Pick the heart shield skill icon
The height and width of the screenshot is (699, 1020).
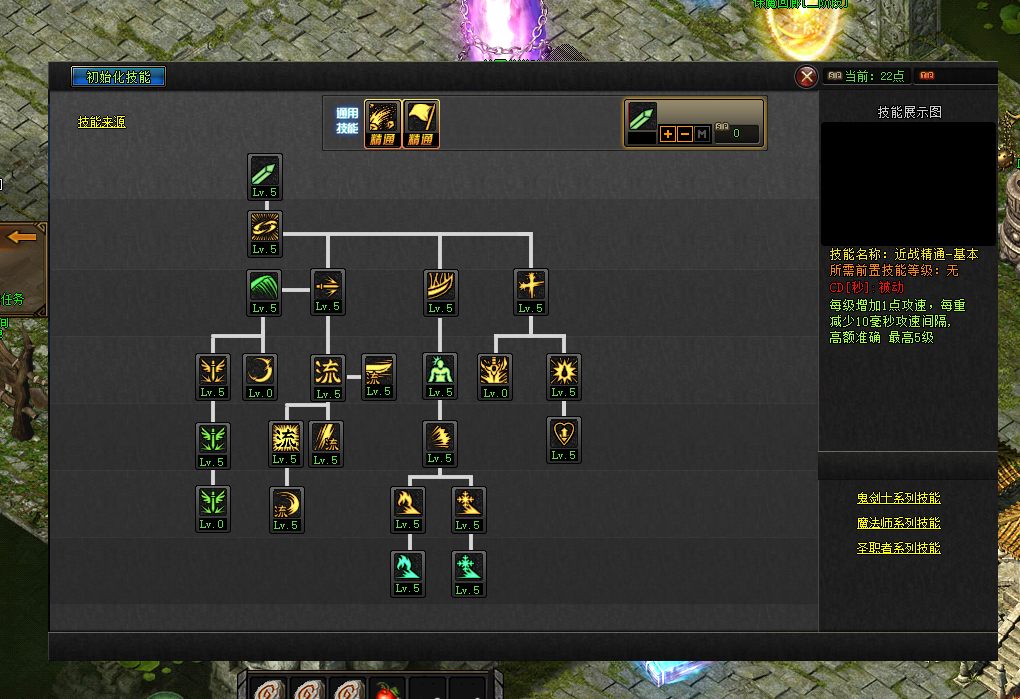(x=565, y=434)
